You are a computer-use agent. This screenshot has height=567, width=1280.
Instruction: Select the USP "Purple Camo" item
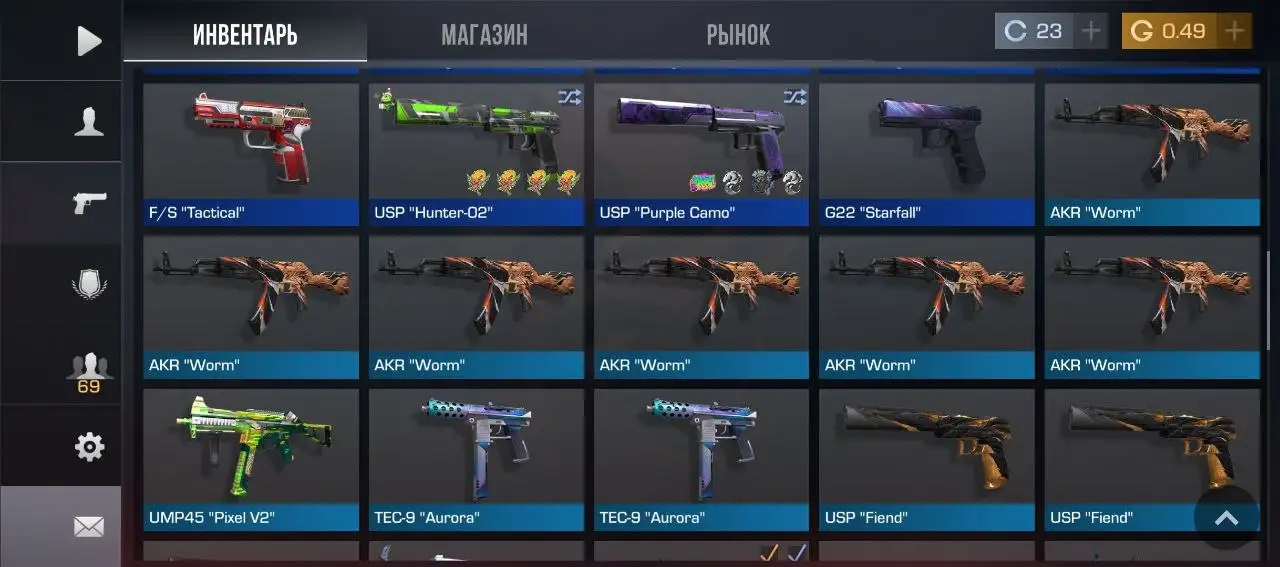(x=701, y=153)
